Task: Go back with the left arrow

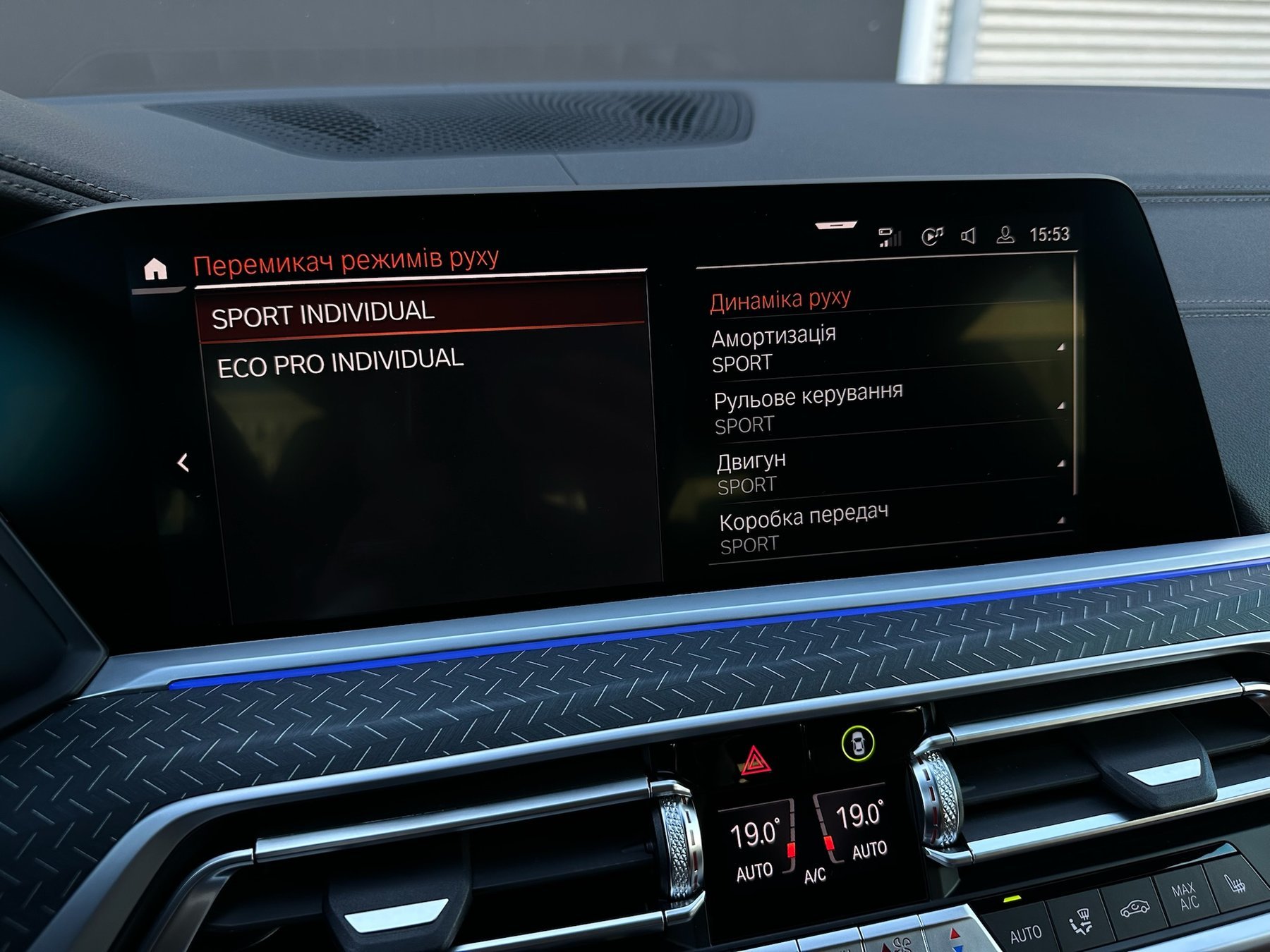Action: pyautogui.click(x=183, y=463)
